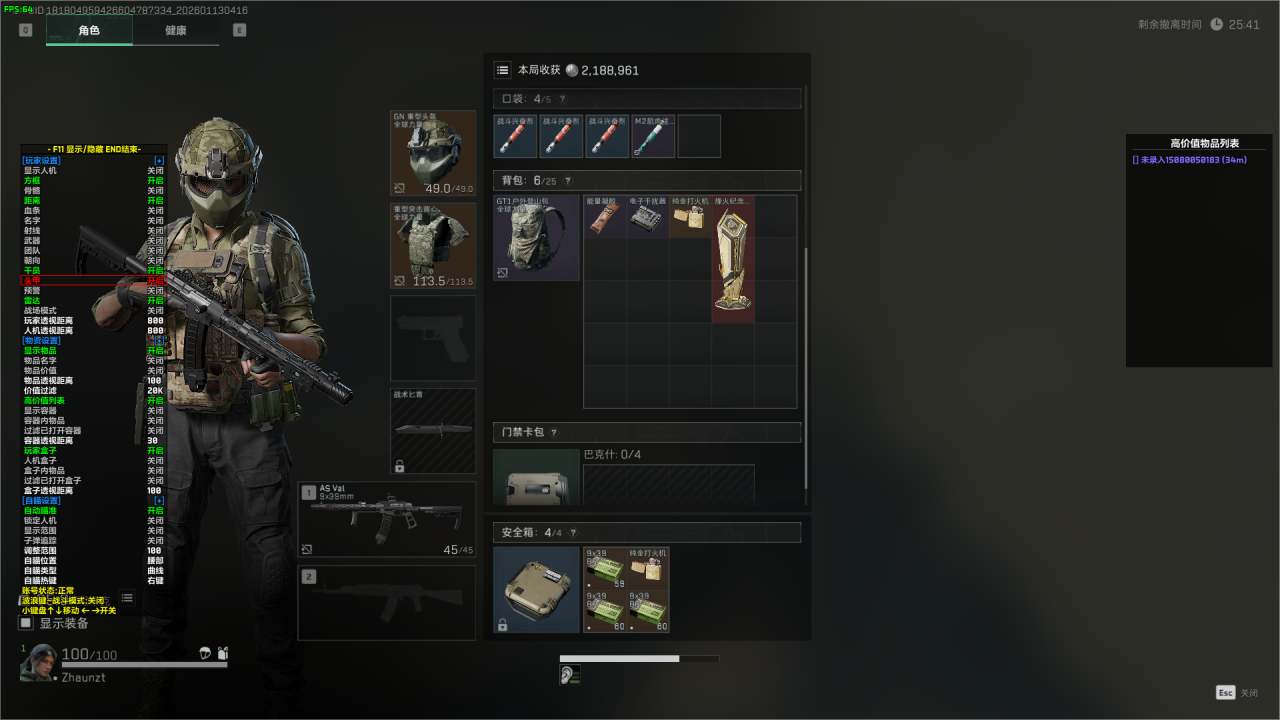Select the 电子干扰器 in the backpack

(x=648, y=217)
